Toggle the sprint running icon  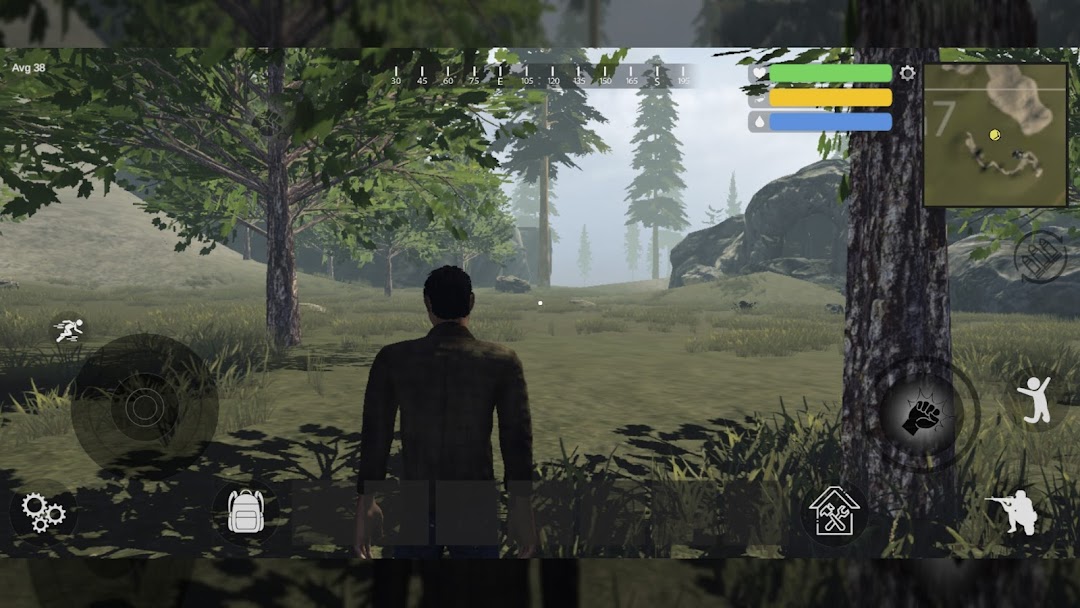point(69,330)
